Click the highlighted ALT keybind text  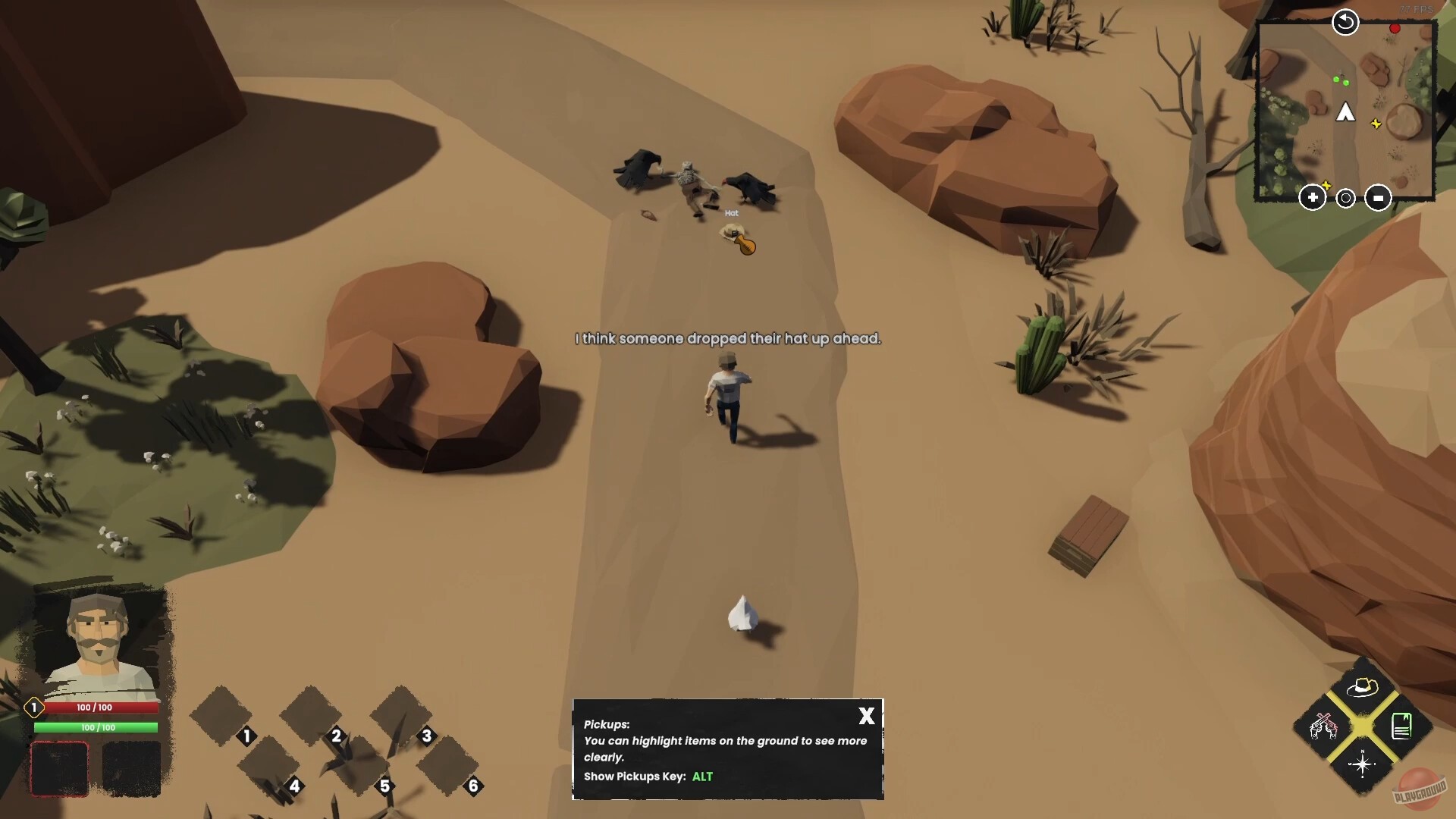point(702,777)
